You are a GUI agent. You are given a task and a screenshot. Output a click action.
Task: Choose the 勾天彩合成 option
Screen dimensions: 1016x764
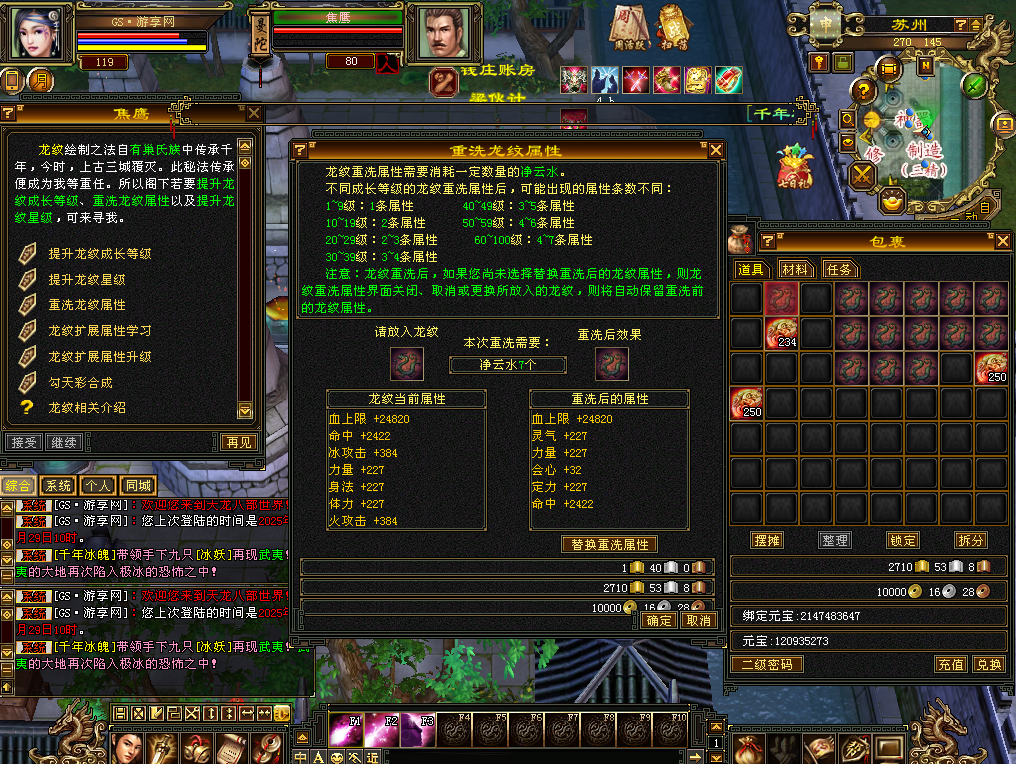coord(81,382)
